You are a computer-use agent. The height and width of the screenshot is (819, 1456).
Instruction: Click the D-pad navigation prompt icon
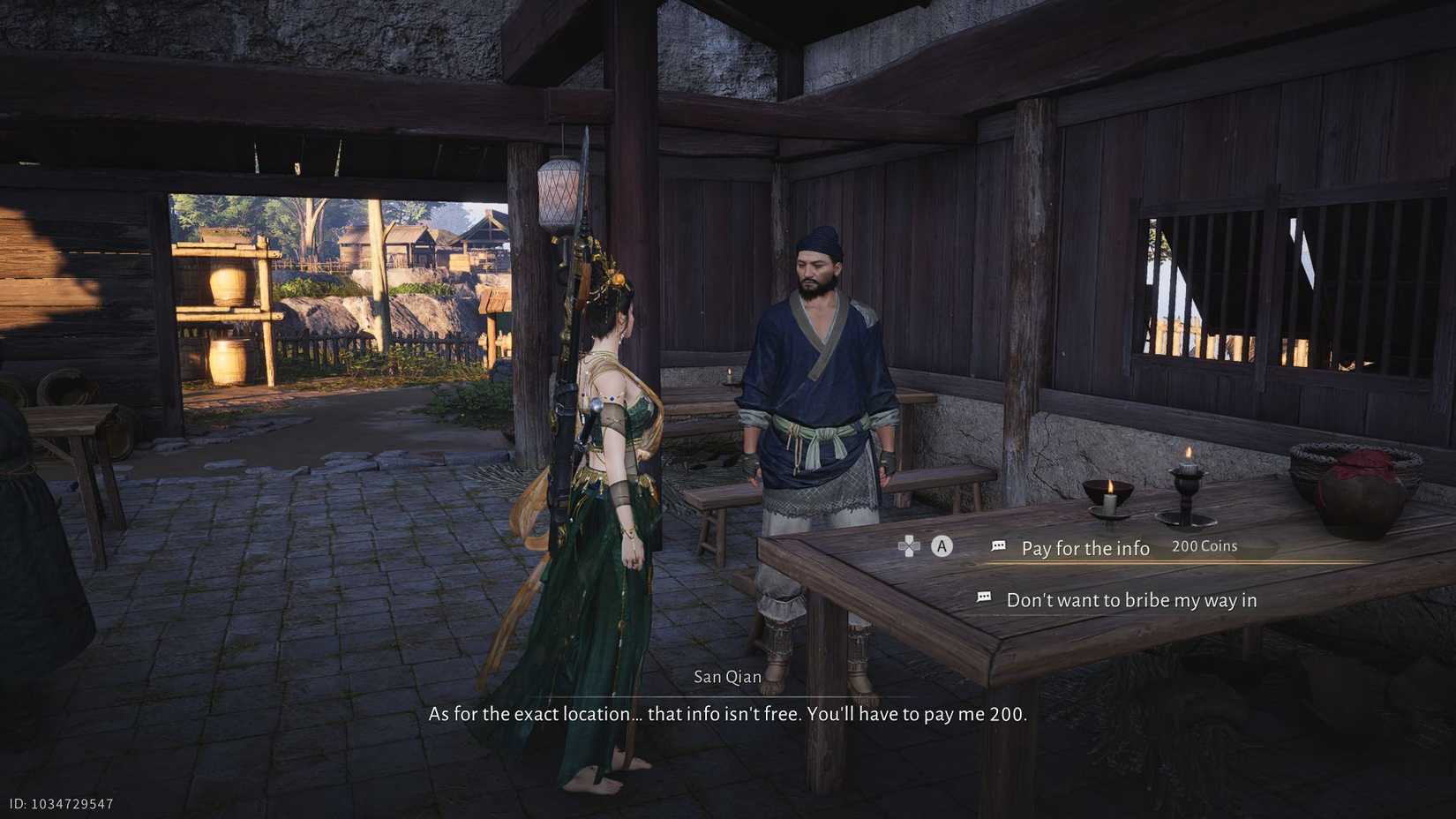click(x=907, y=548)
